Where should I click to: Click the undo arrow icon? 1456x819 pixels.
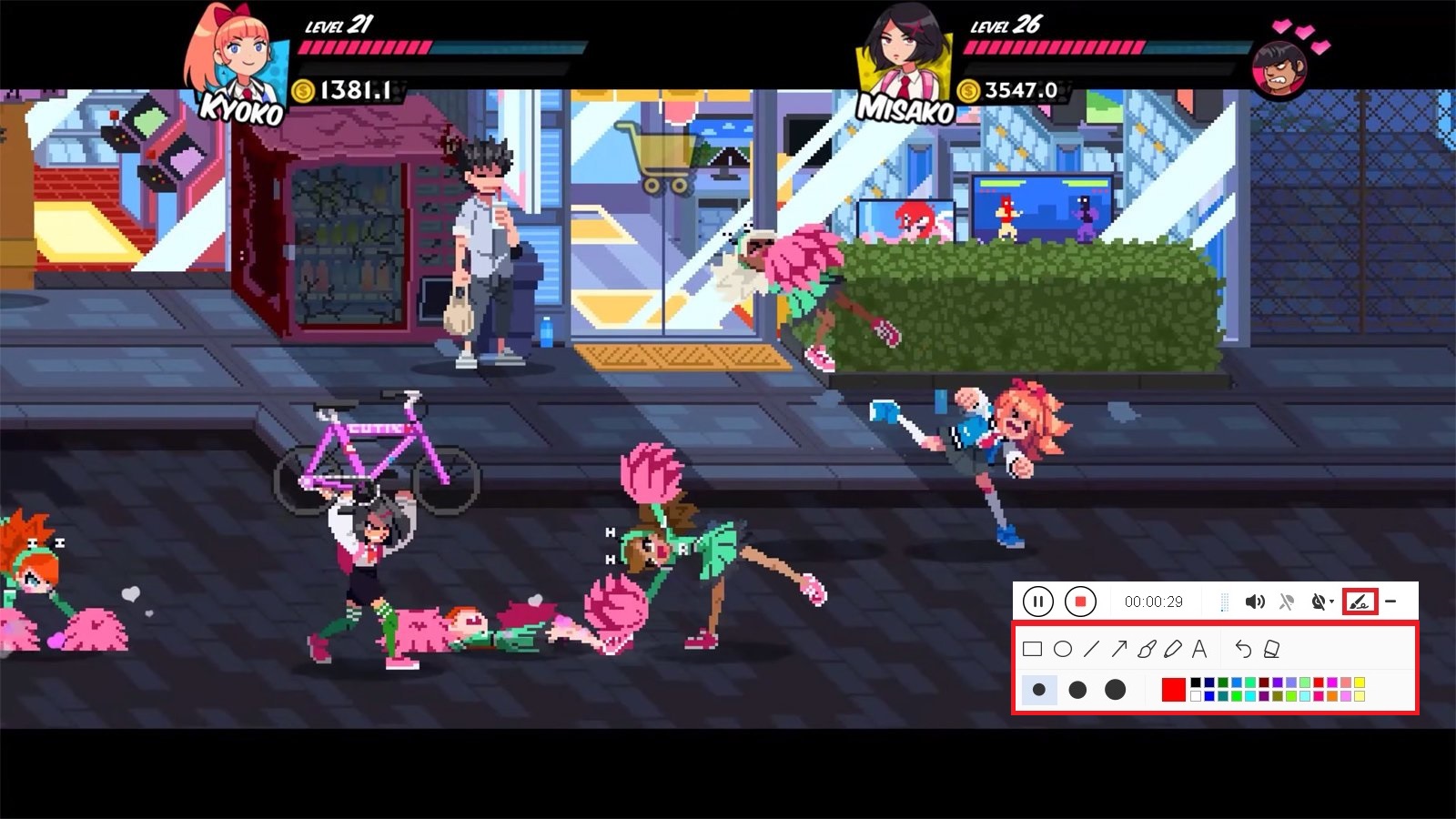pyautogui.click(x=1244, y=651)
